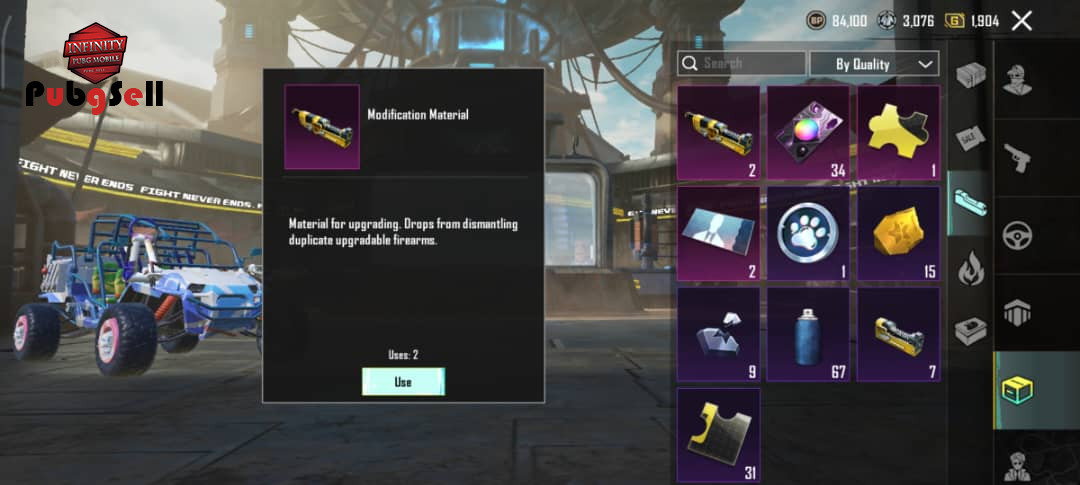Switch to the steering wheel vehicles tab
The image size is (1080, 485).
click(x=1018, y=236)
